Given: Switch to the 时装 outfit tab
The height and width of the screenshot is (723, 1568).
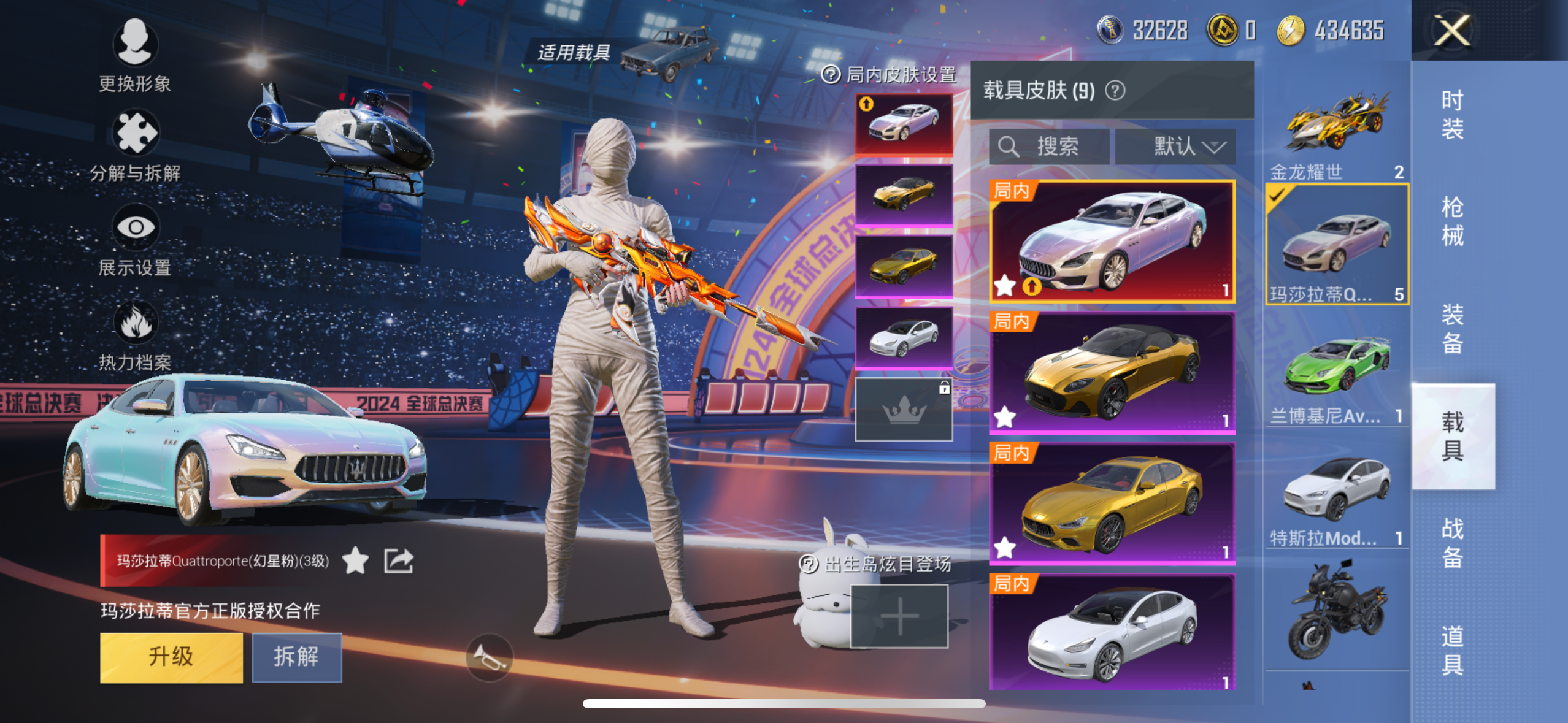Looking at the screenshot, I should click(x=1452, y=115).
